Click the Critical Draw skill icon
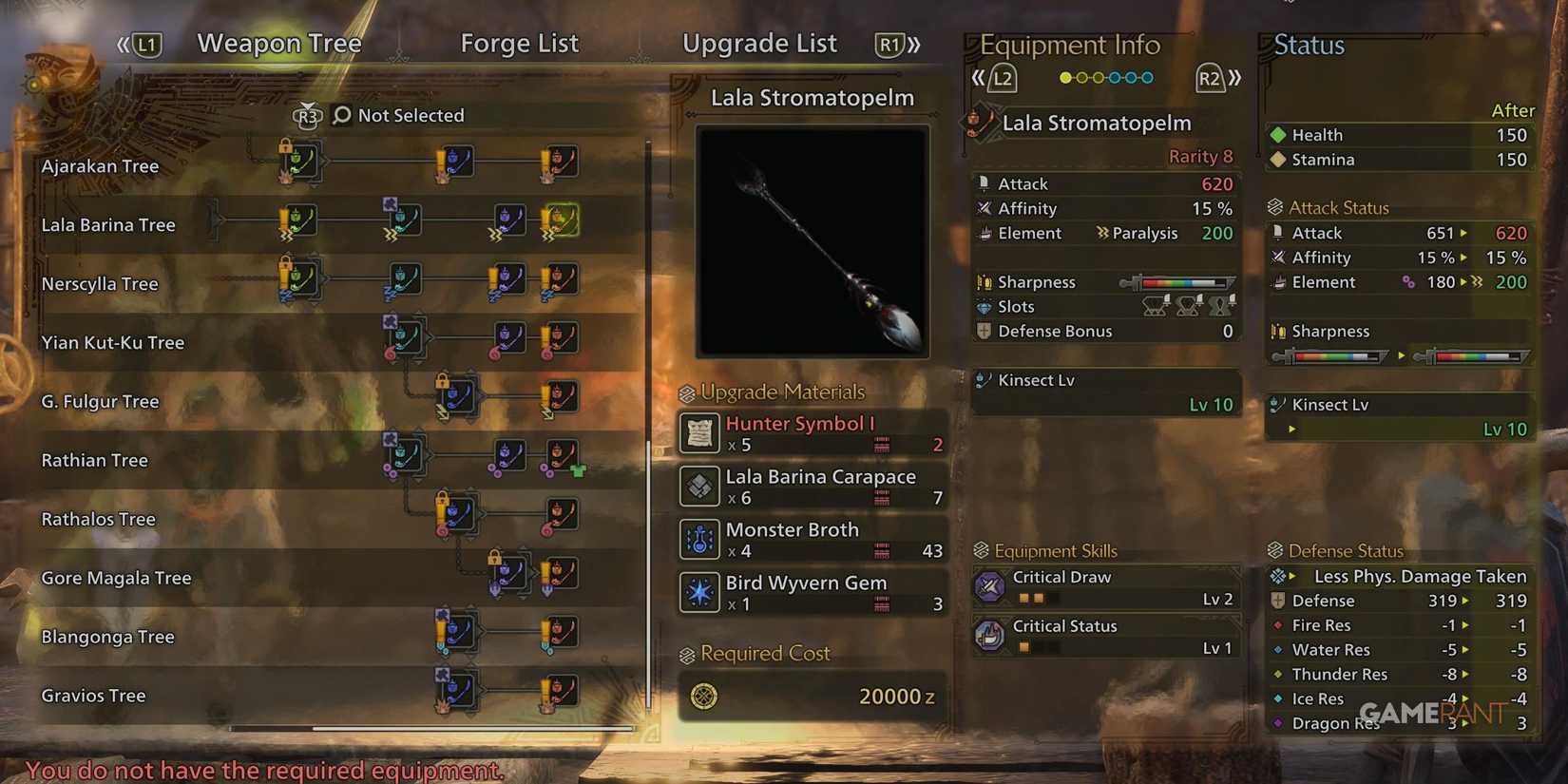The height and width of the screenshot is (784, 1568). coord(991,586)
